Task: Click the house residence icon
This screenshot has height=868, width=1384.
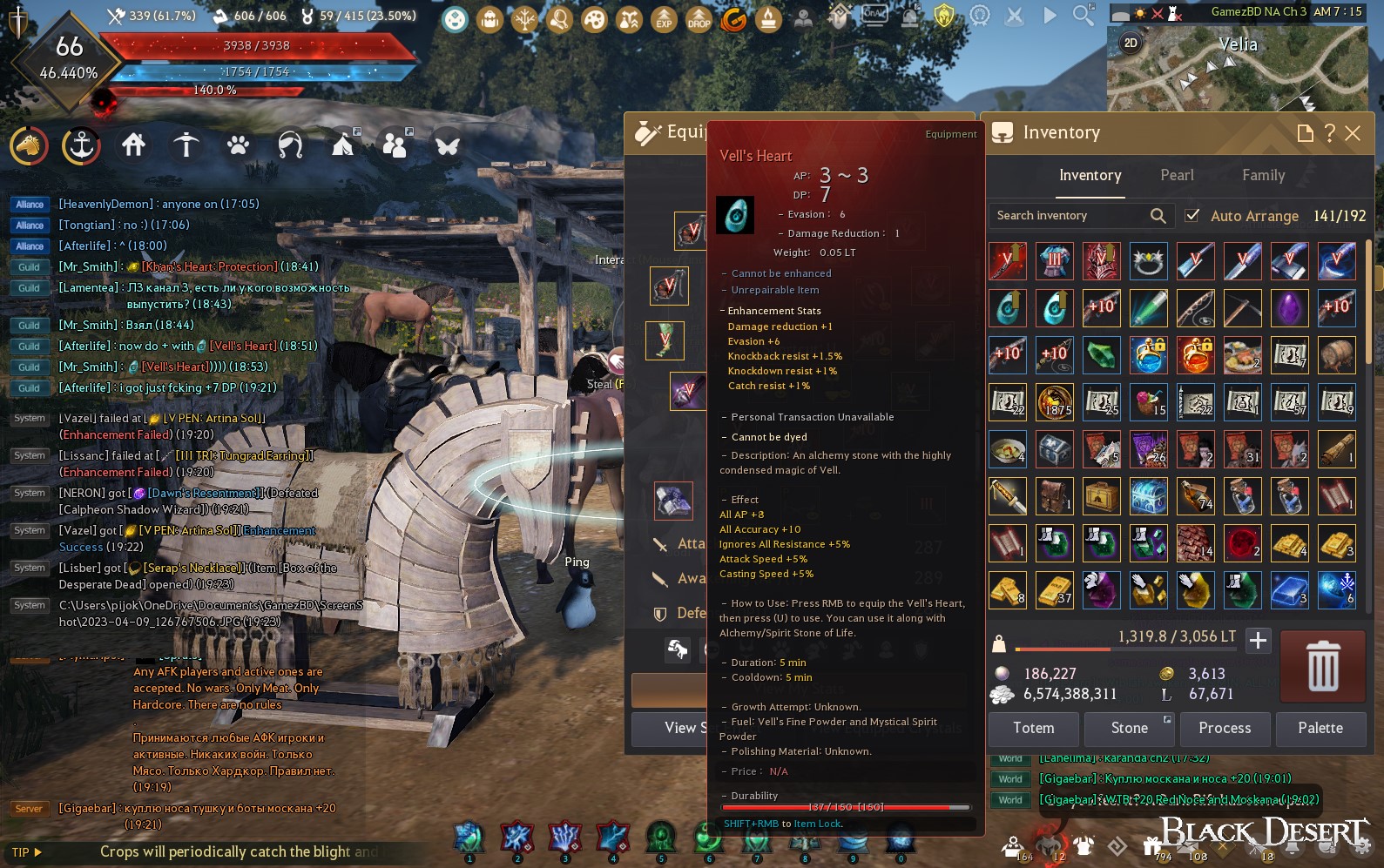Action: tap(133, 145)
